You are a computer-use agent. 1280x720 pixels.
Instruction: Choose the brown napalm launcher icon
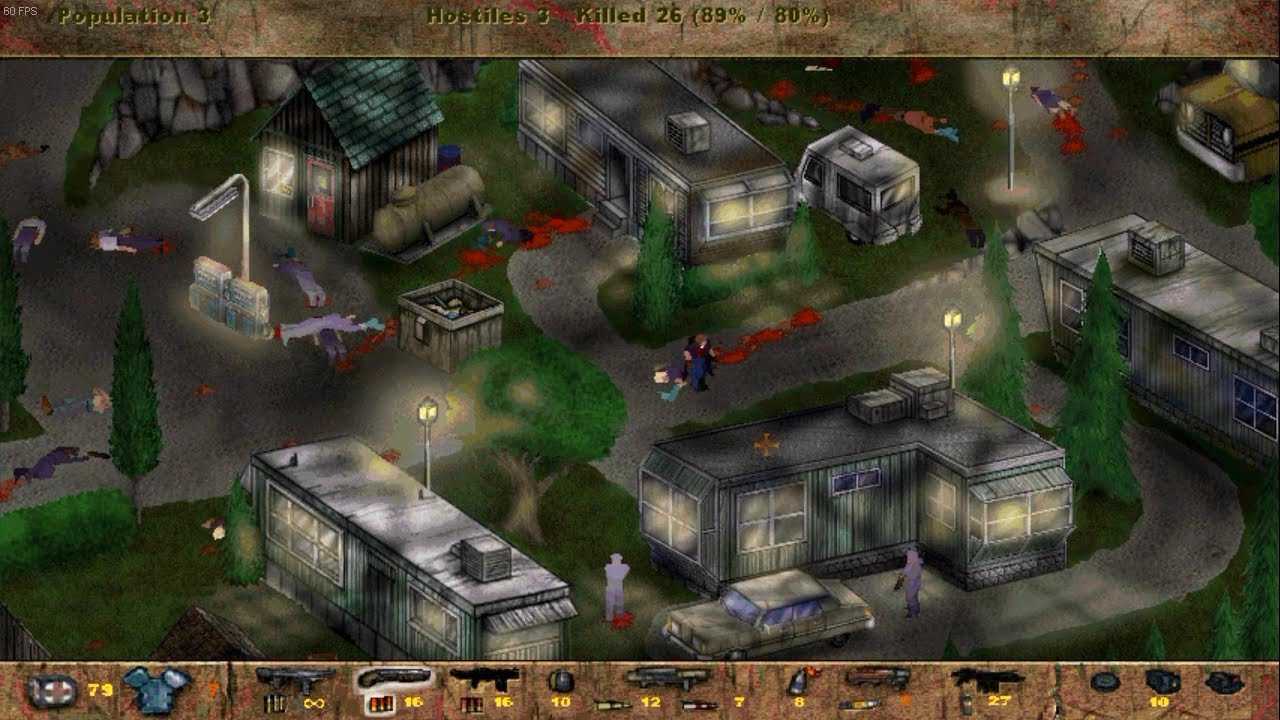[x=876, y=679]
